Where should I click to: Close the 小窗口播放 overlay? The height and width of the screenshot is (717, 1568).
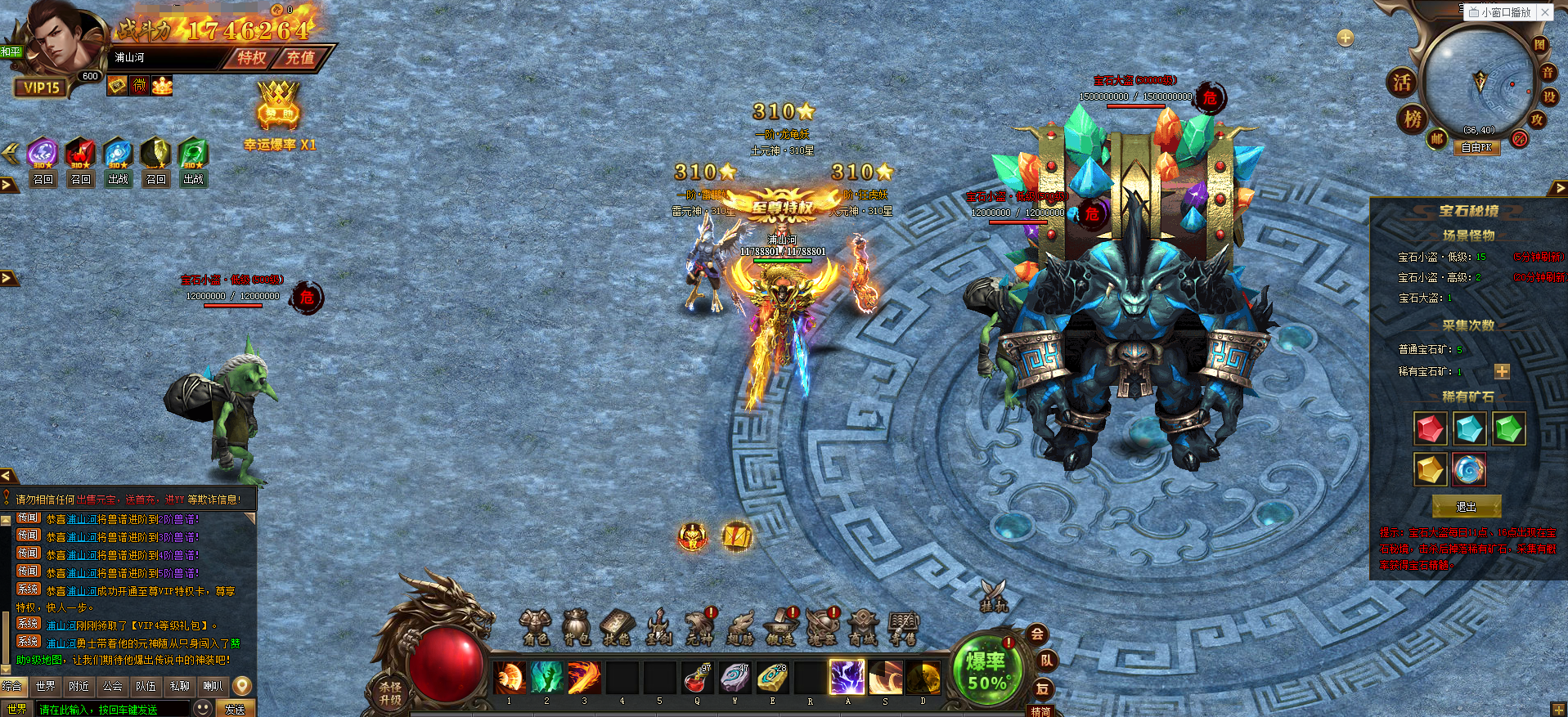pos(1544,12)
